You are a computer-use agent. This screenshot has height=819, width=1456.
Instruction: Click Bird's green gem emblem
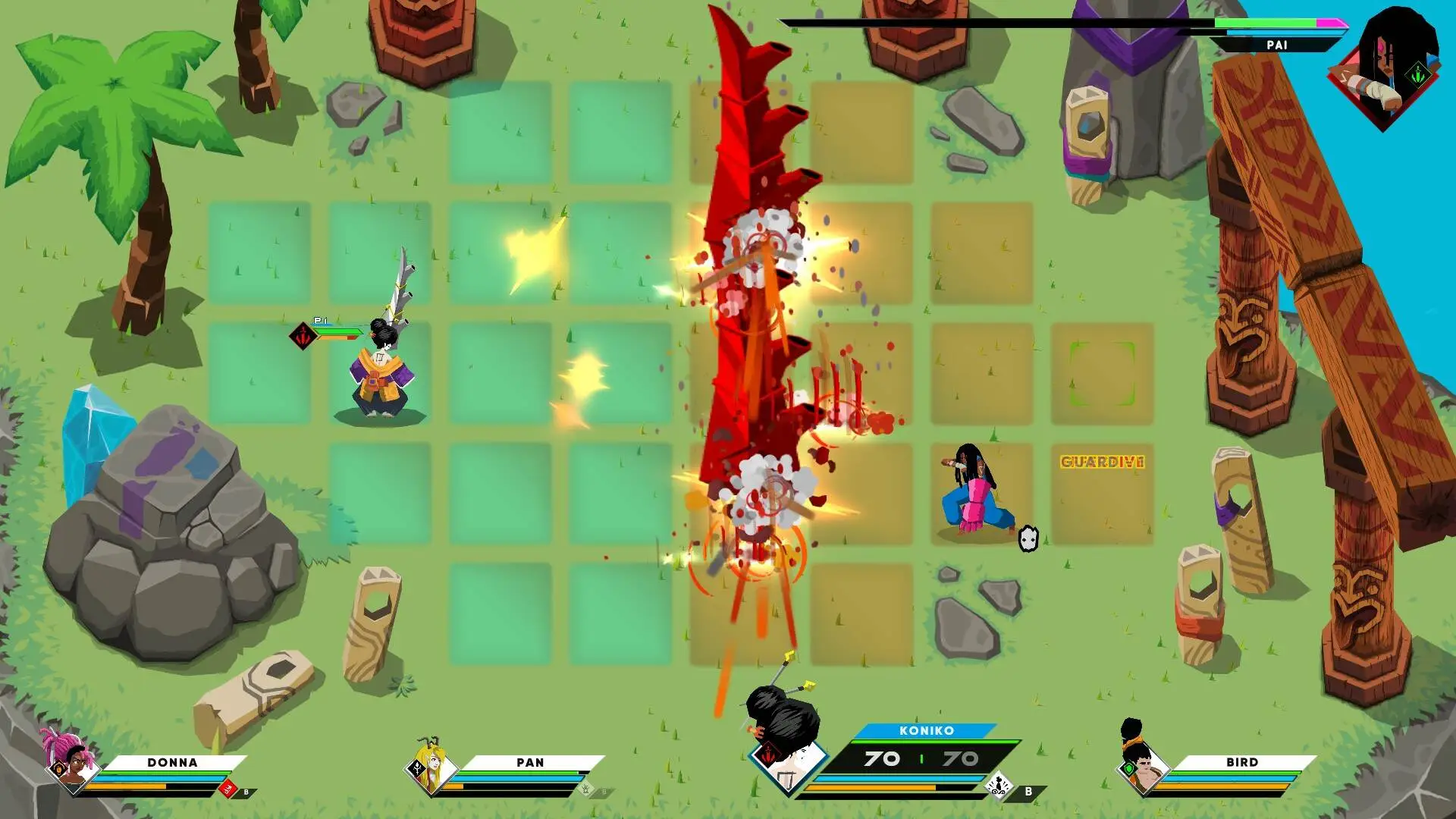click(x=1130, y=767)
